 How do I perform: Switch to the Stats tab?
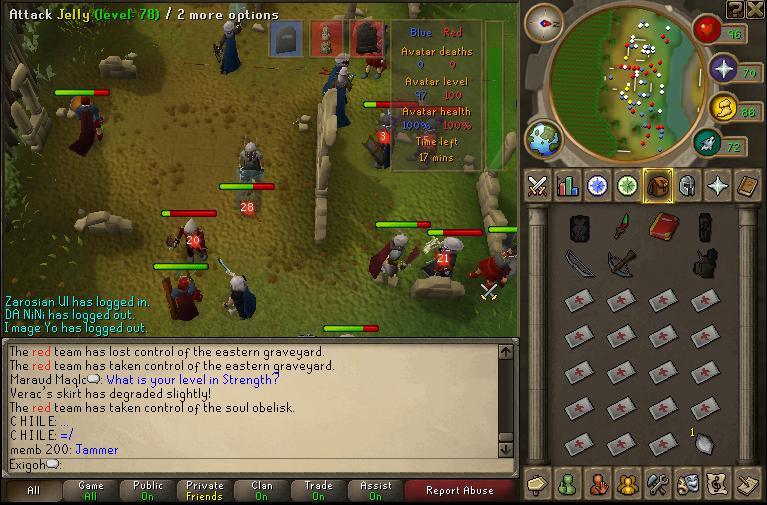click(x=568, y=186)
